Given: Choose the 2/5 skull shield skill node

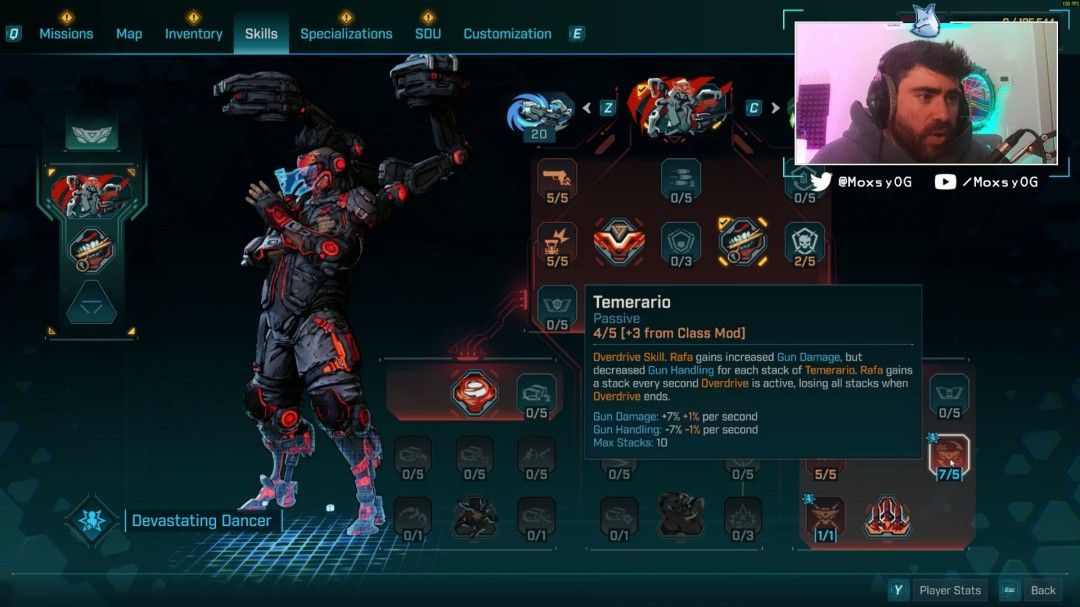Looking at the screenshot, I should [804, 241].
